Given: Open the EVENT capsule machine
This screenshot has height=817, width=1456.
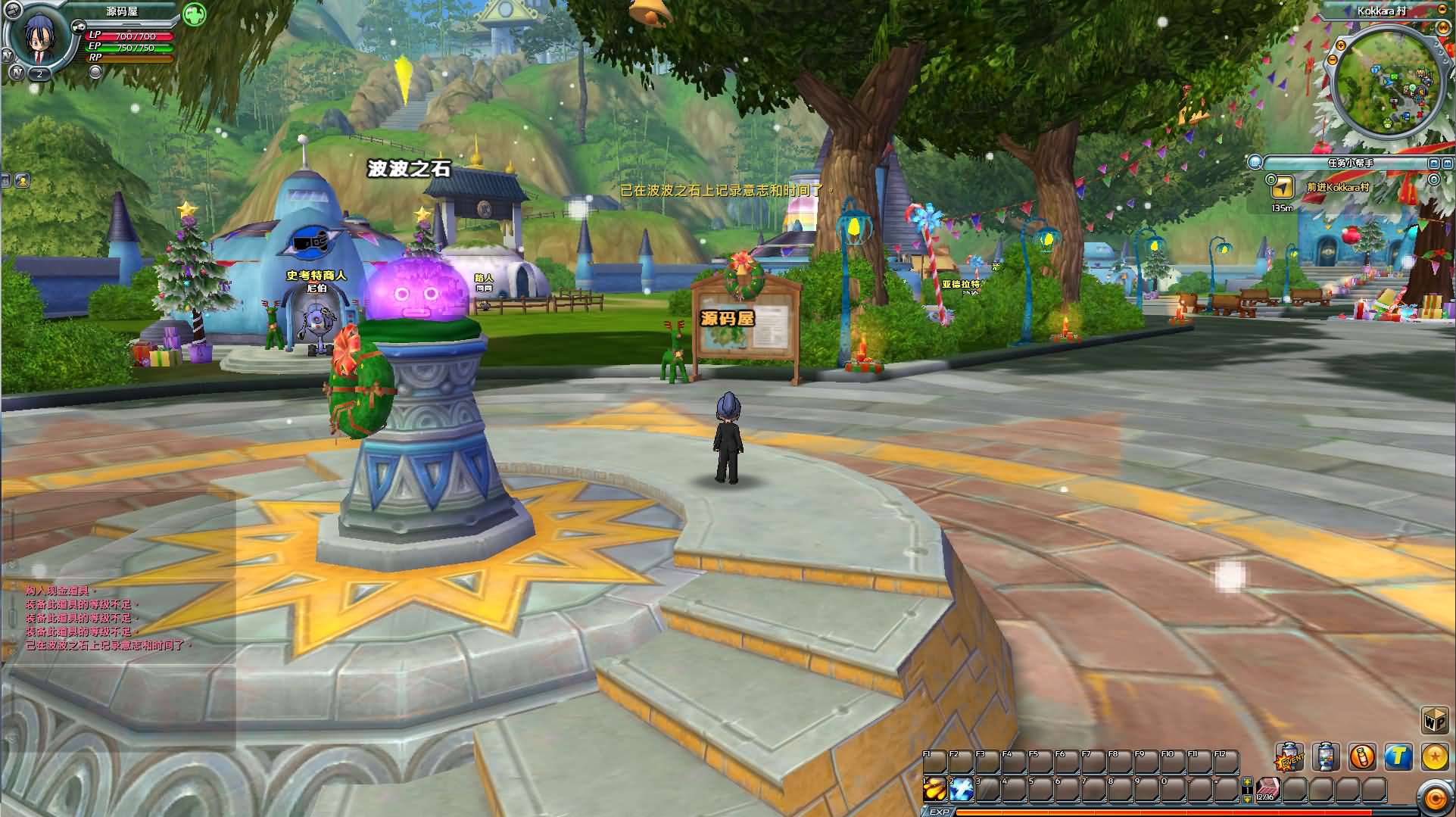Looking at the screenshot, I should [1290, 756].
